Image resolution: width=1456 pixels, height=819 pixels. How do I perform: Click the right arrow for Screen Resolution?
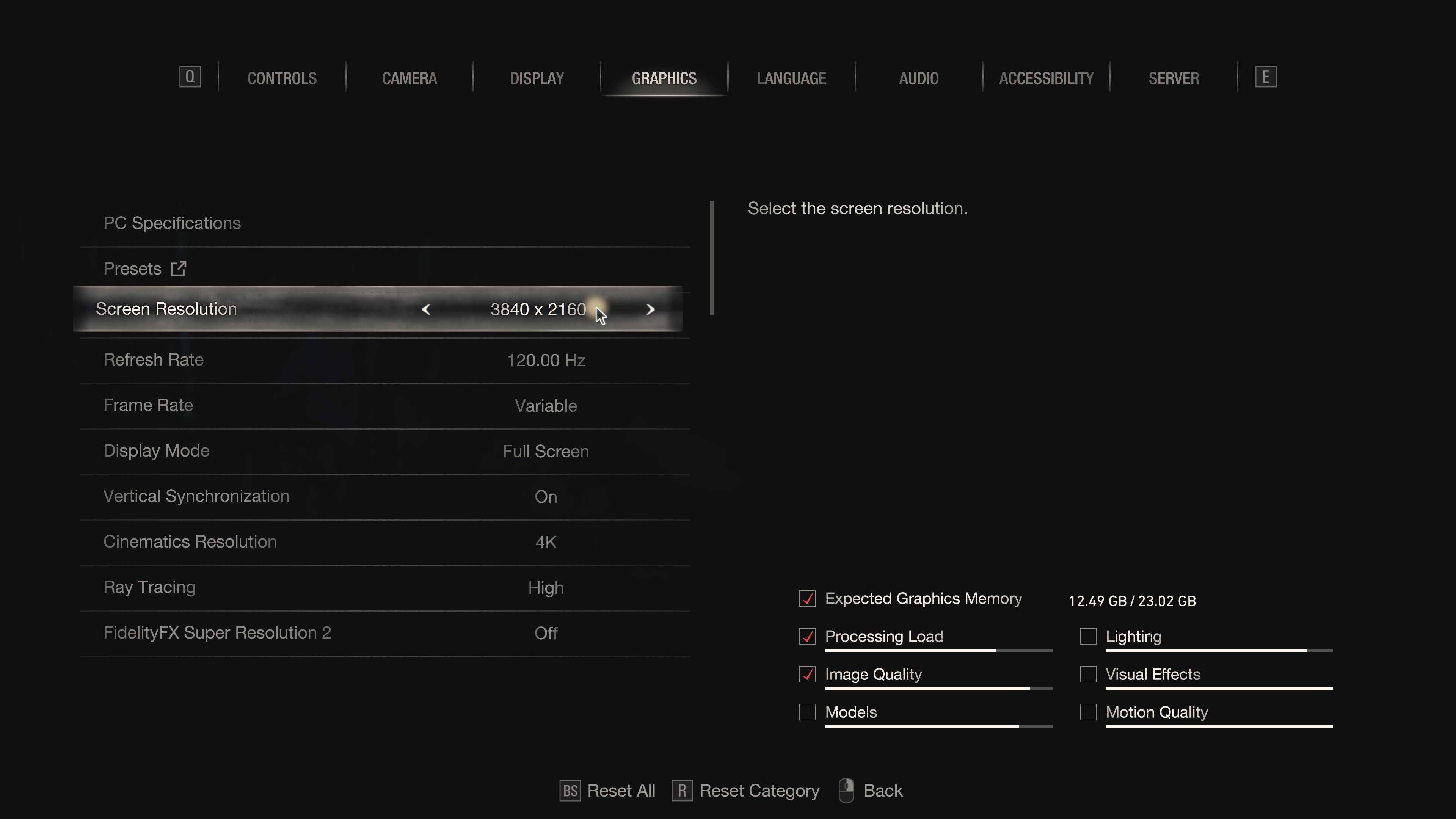650,309
